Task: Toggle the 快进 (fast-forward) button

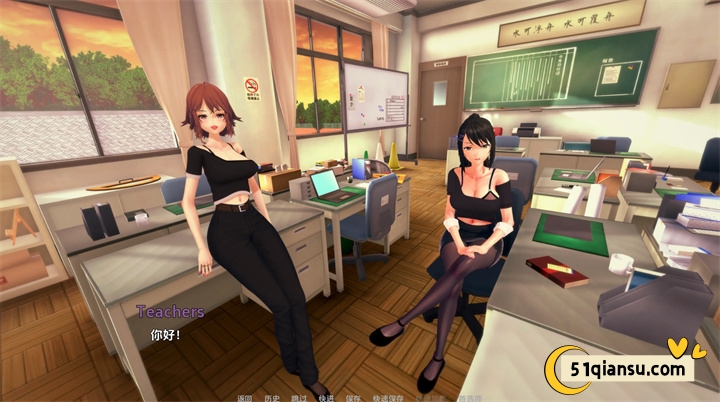Action: 326,396
